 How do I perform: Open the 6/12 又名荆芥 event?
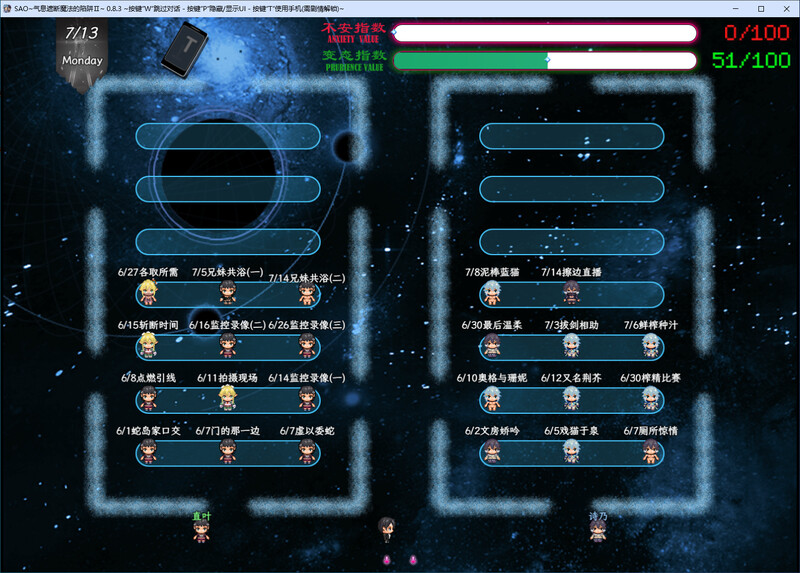(x=570, y=399)
